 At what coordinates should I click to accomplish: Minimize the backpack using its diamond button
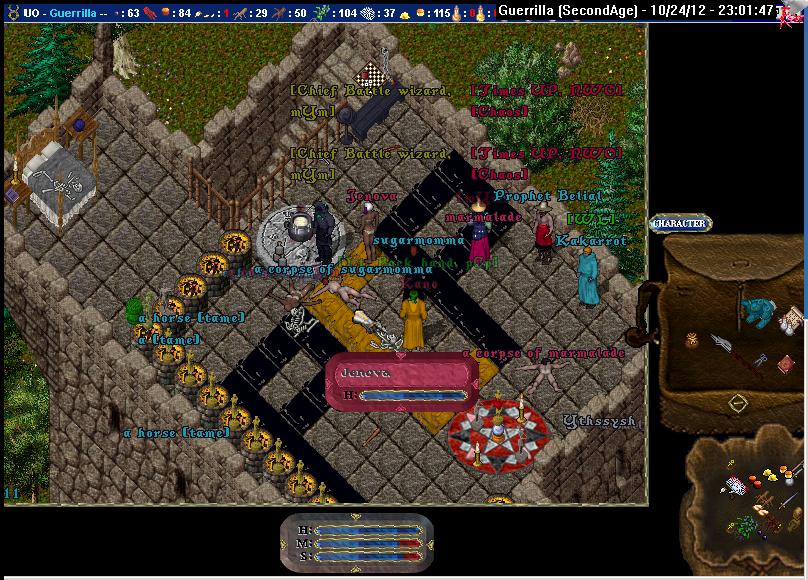738,402
